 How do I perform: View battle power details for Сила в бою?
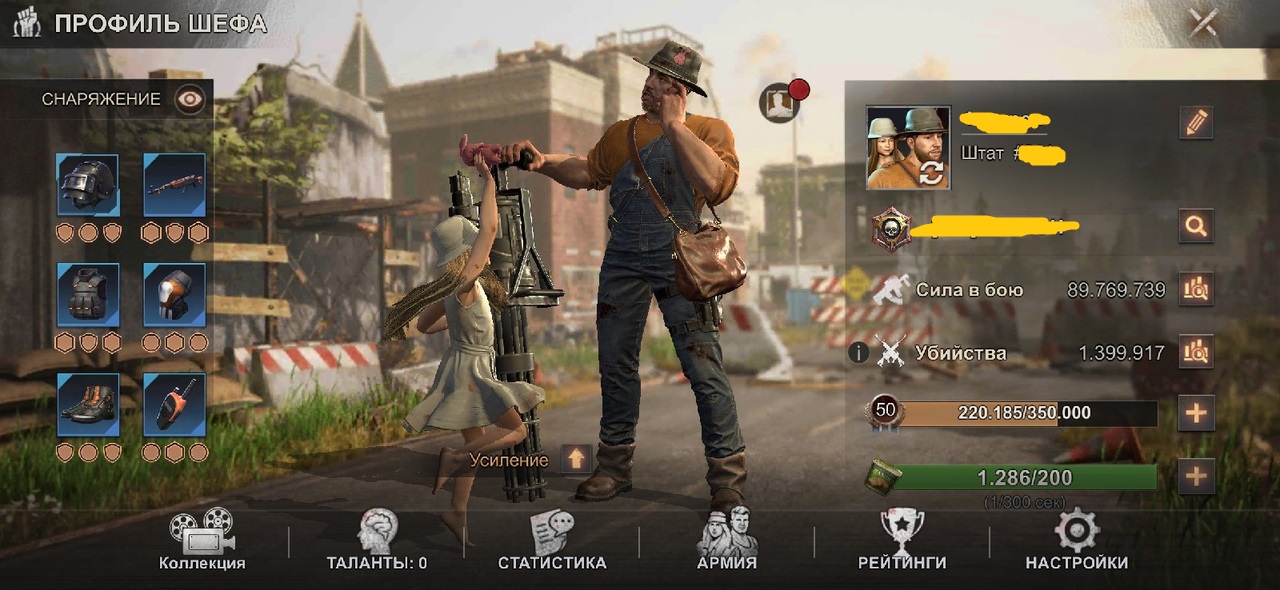1195,290
